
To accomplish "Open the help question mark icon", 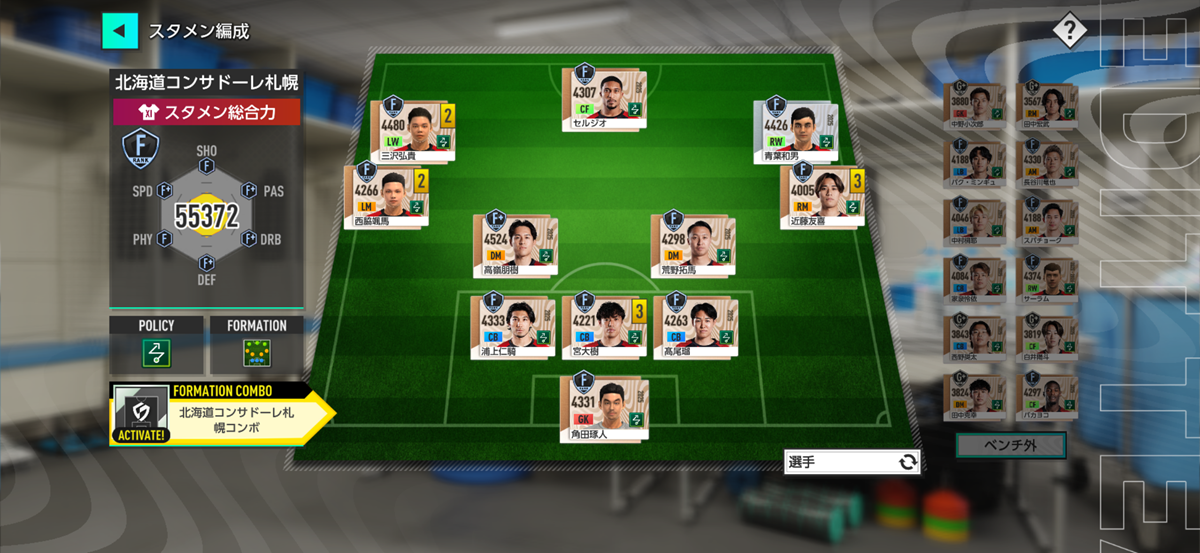I will click(x=1069, y=31).
